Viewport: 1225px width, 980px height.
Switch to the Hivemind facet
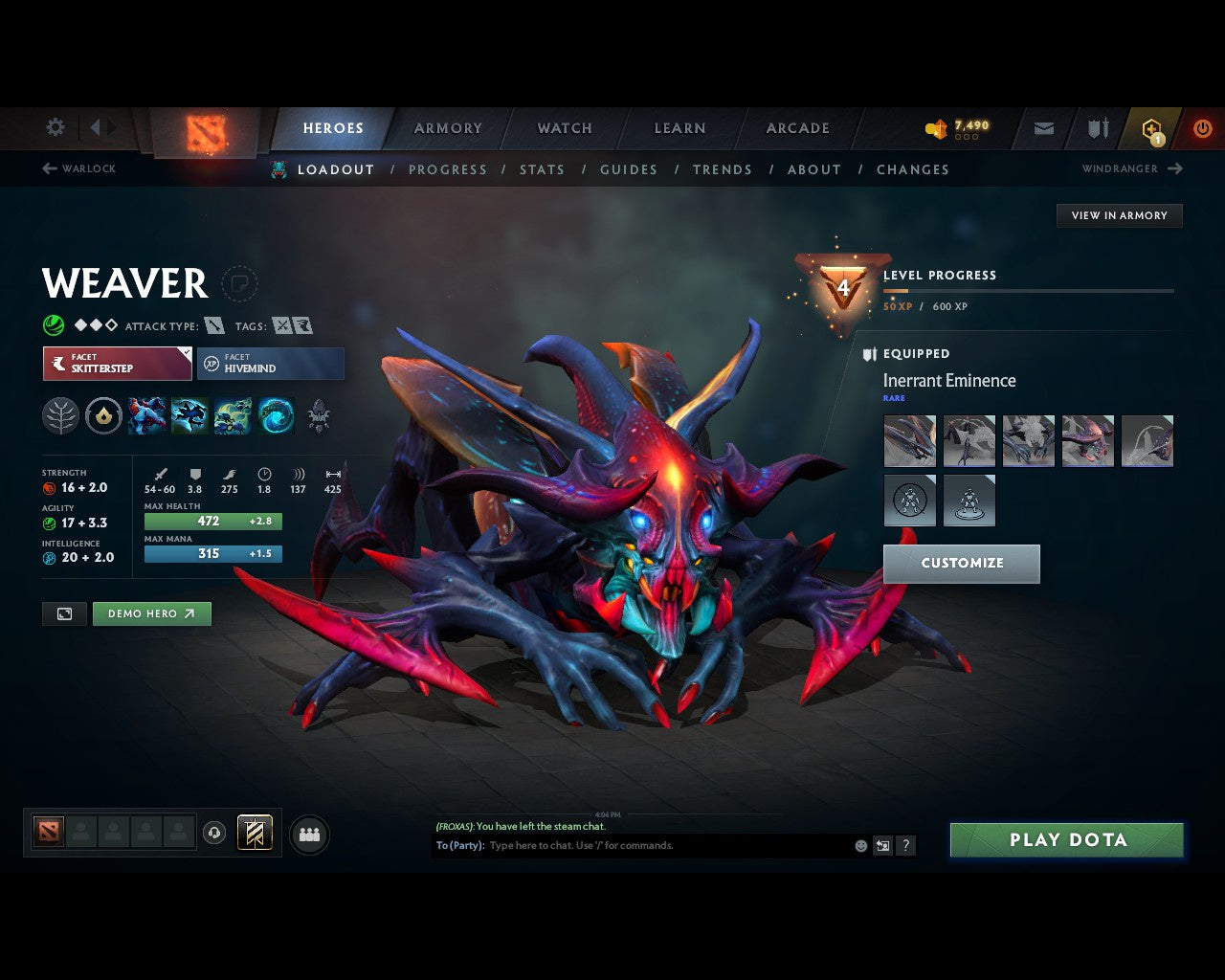pyautogui.click(x=271, y=364)
